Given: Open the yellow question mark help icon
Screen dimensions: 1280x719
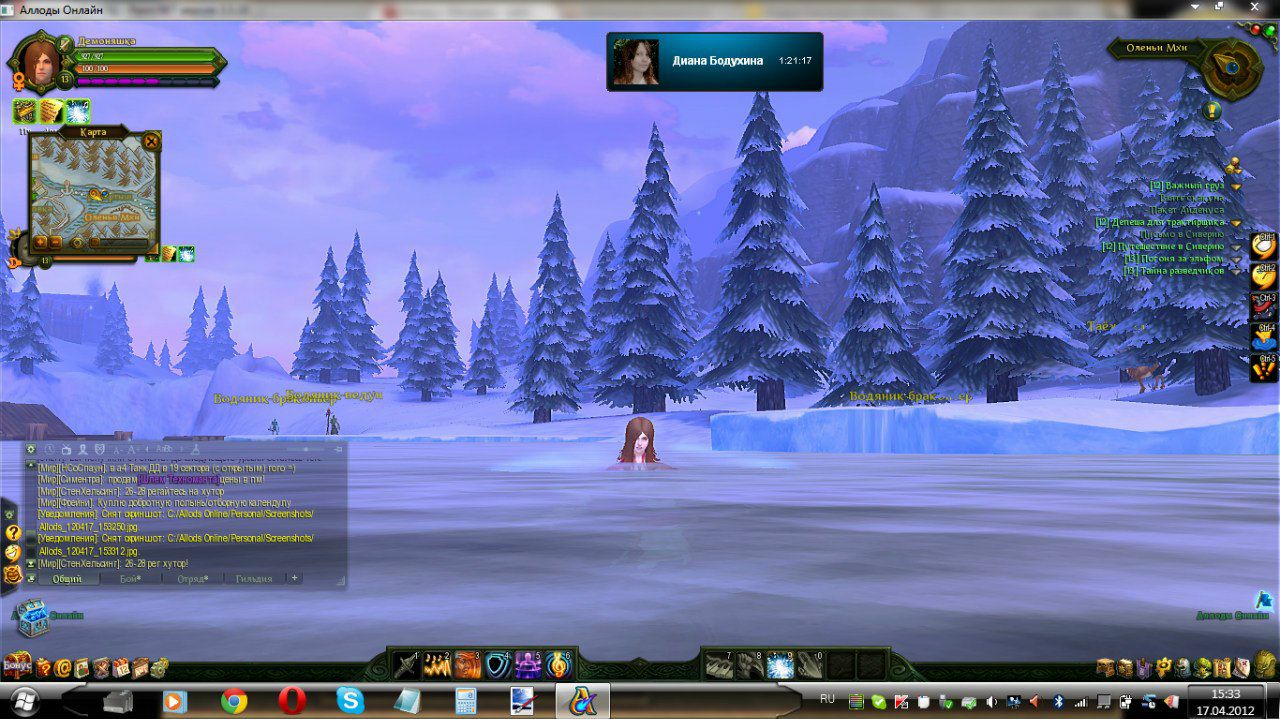Looking at the screenshot, I should [x=13, y=533].
